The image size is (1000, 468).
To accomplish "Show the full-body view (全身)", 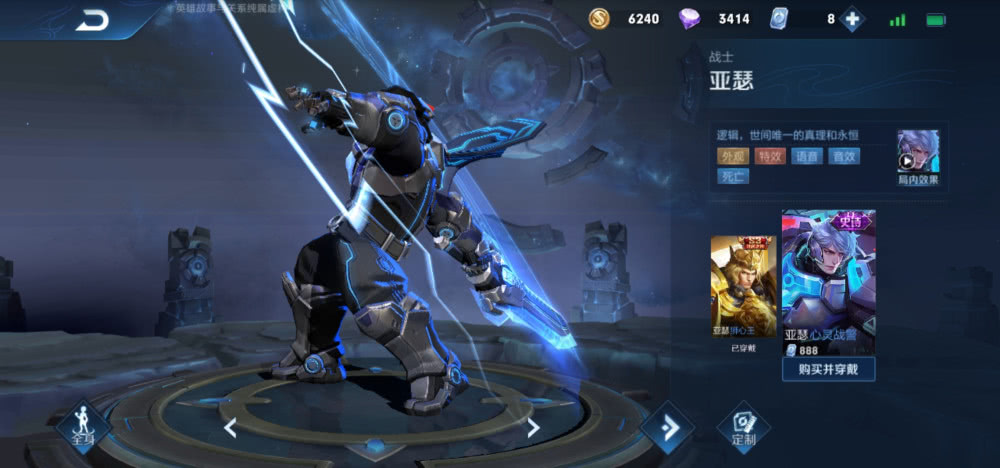I will coord(83,427).
